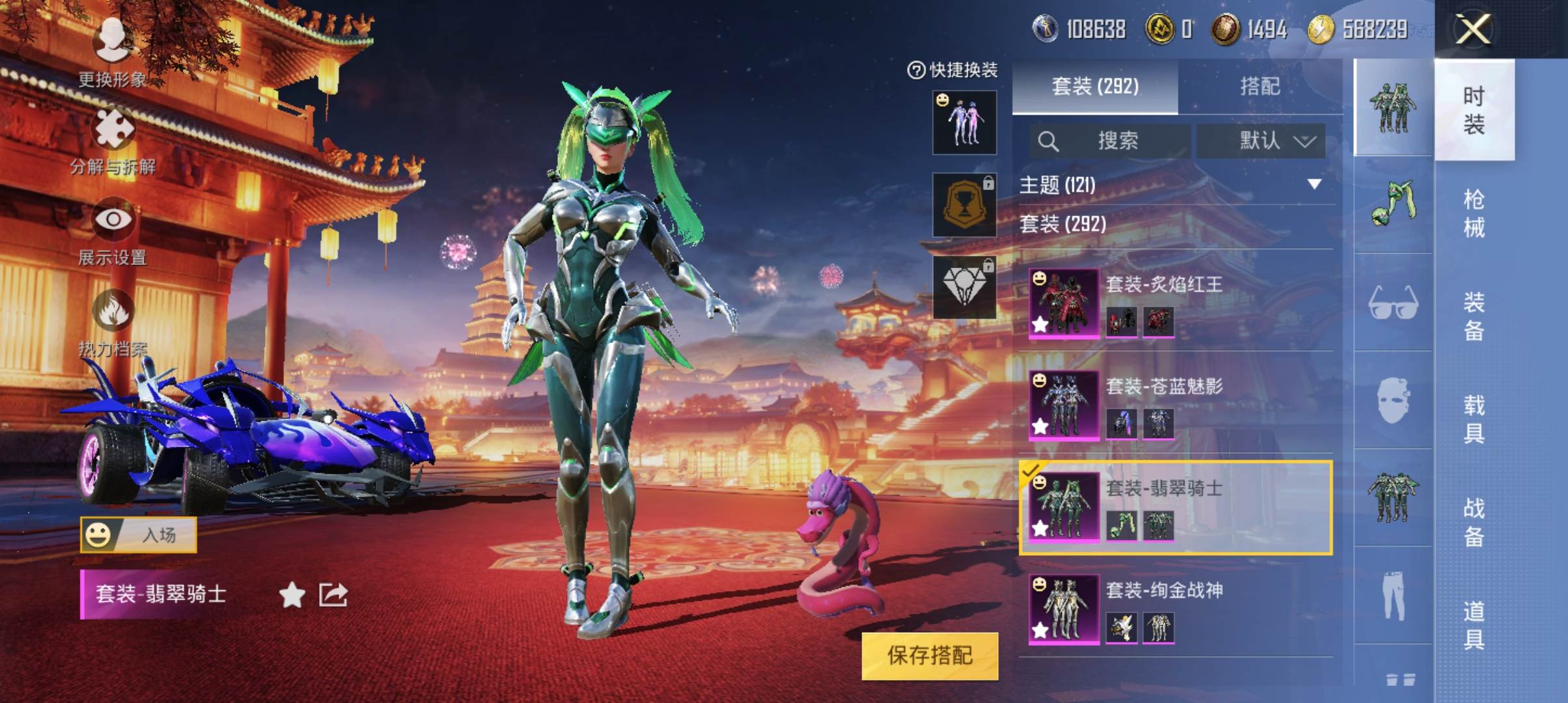This screenshot has height=703, width=1568.
Task: Select the 套装 (292) tab
Action: (1095, 86)
